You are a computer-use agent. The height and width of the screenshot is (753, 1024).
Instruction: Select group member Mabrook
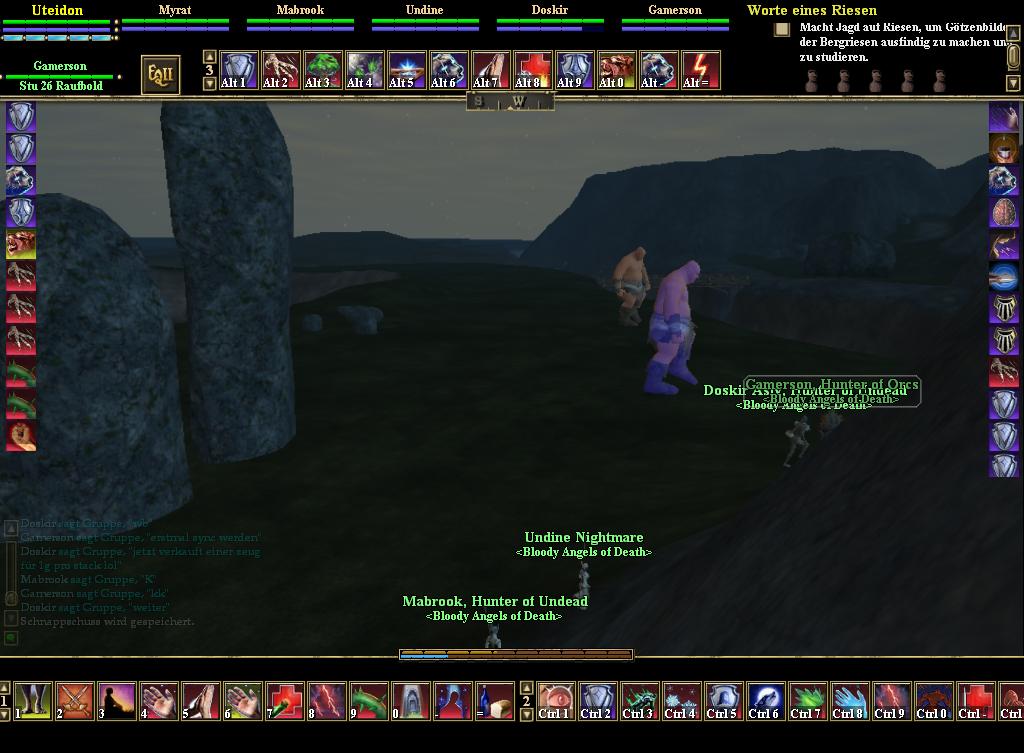(300, 11)
